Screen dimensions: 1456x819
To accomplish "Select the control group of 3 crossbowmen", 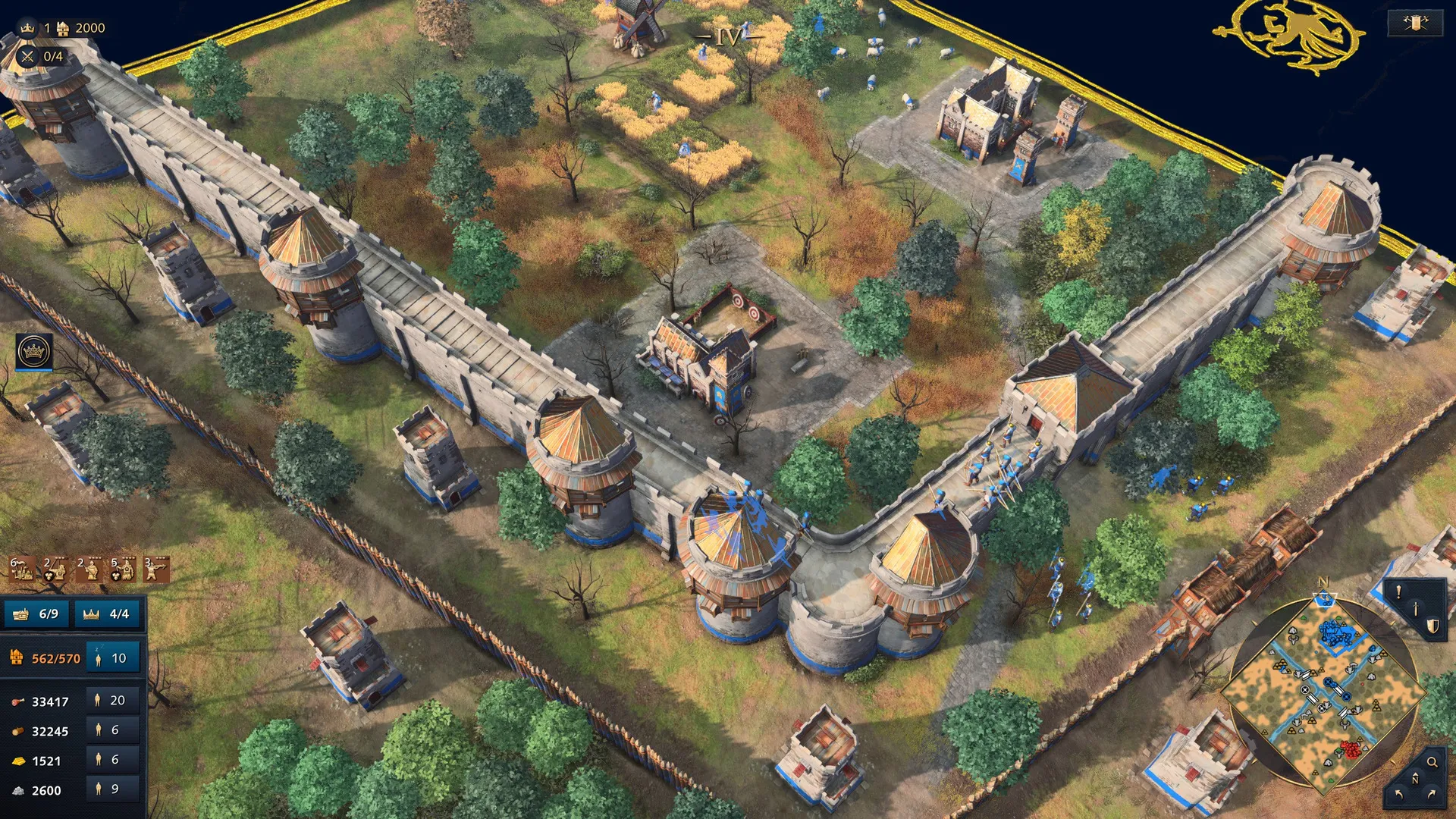I will tap(156, 569).
